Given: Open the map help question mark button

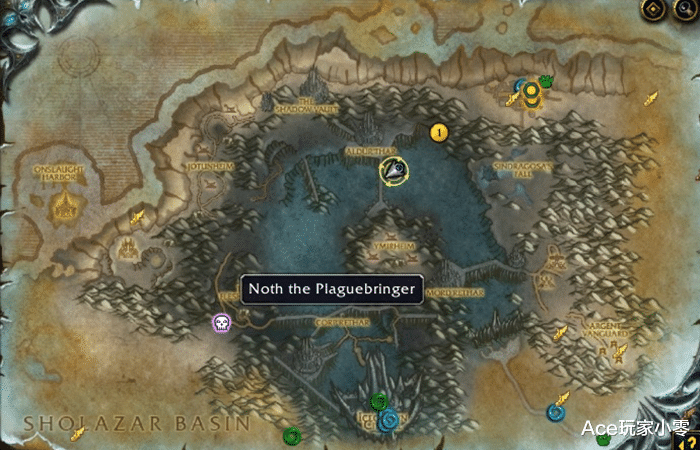Looking at the screenshot, I should point(687,441).
